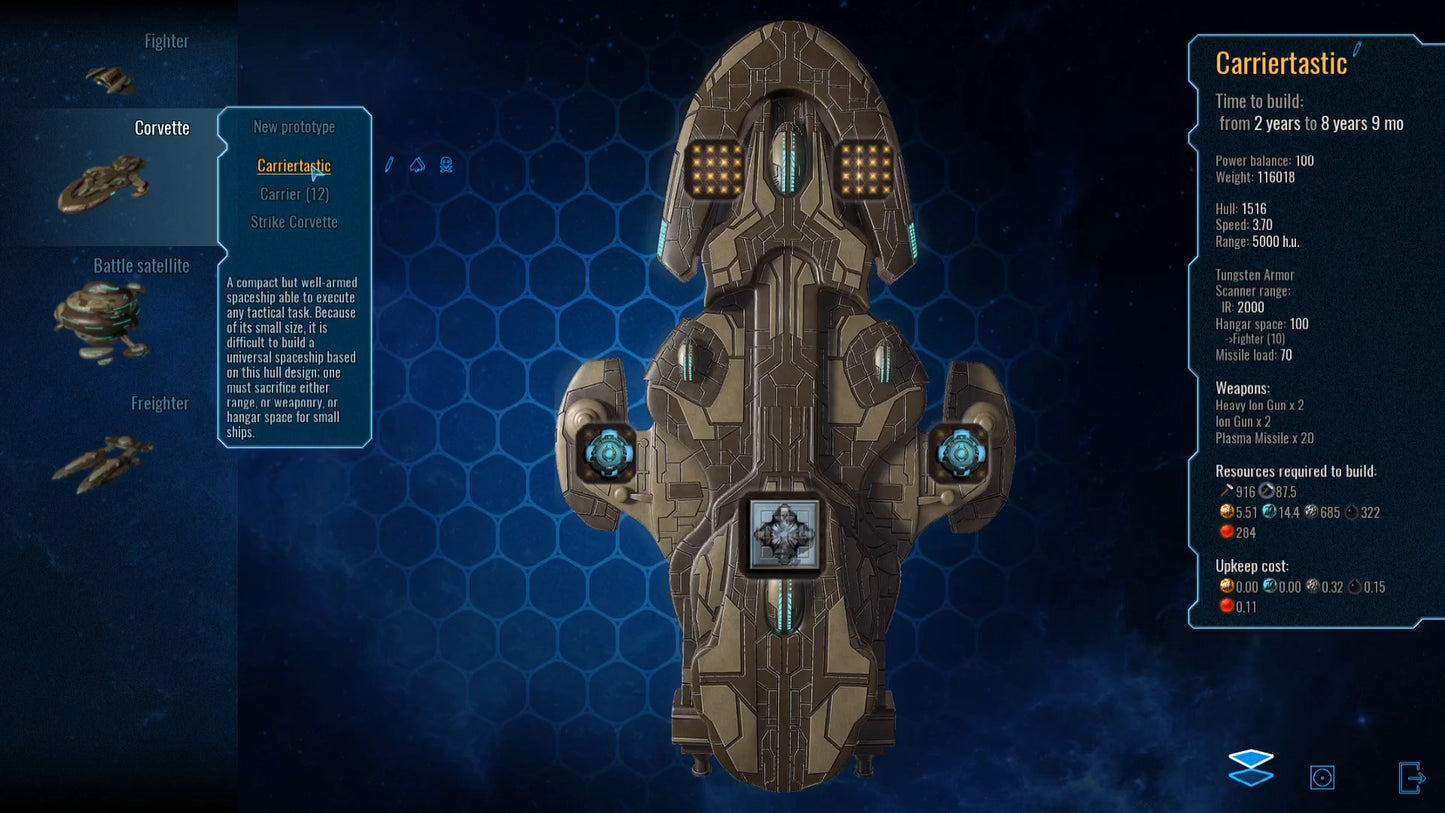The image size is (1445, 813).
Task: Open the layers view icon at bottom right
Action: [1250, 770]
